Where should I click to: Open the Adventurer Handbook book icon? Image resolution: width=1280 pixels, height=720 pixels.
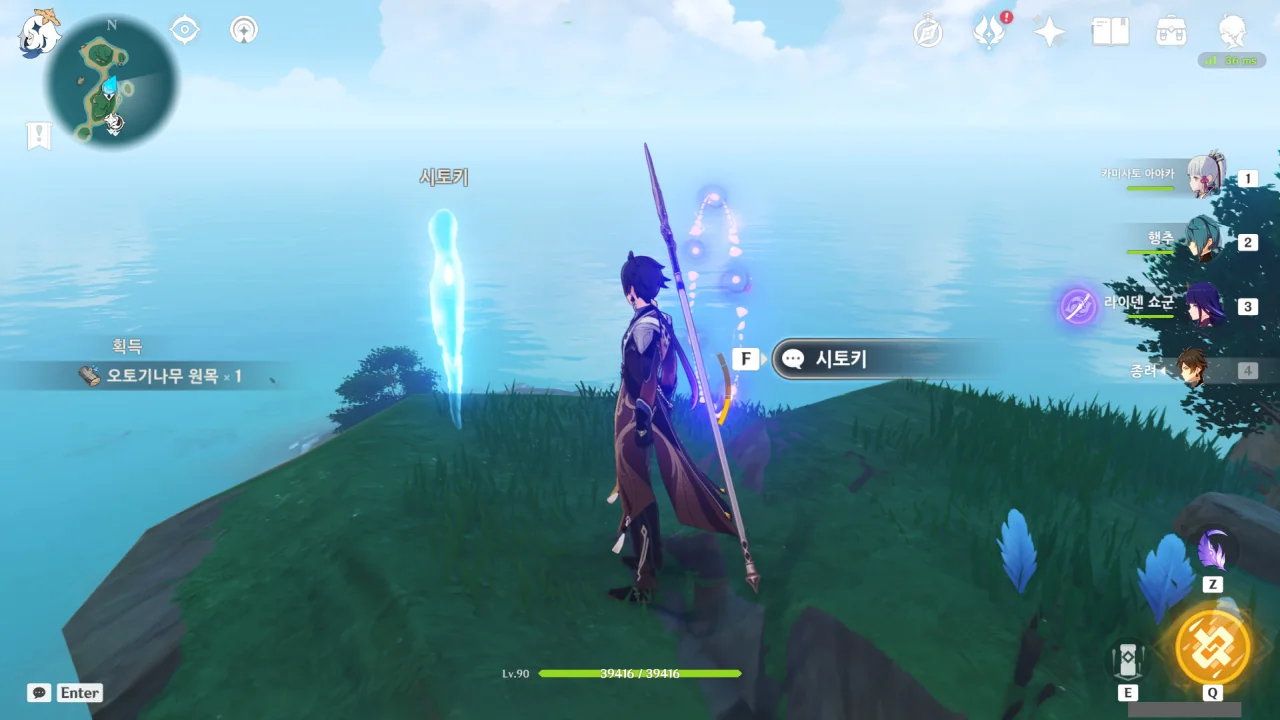pos(1110,32)
